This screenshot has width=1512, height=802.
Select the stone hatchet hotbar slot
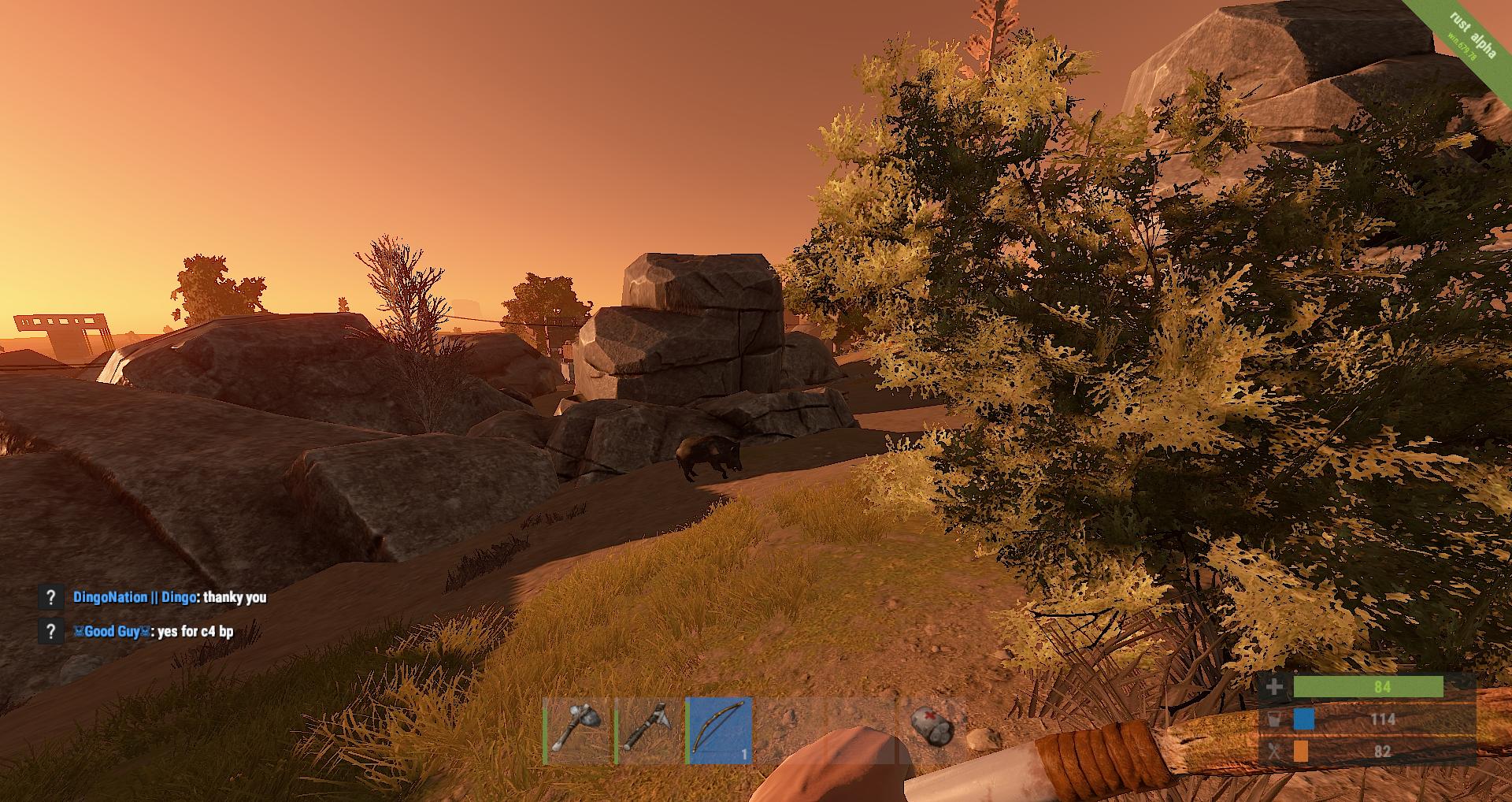648,730
